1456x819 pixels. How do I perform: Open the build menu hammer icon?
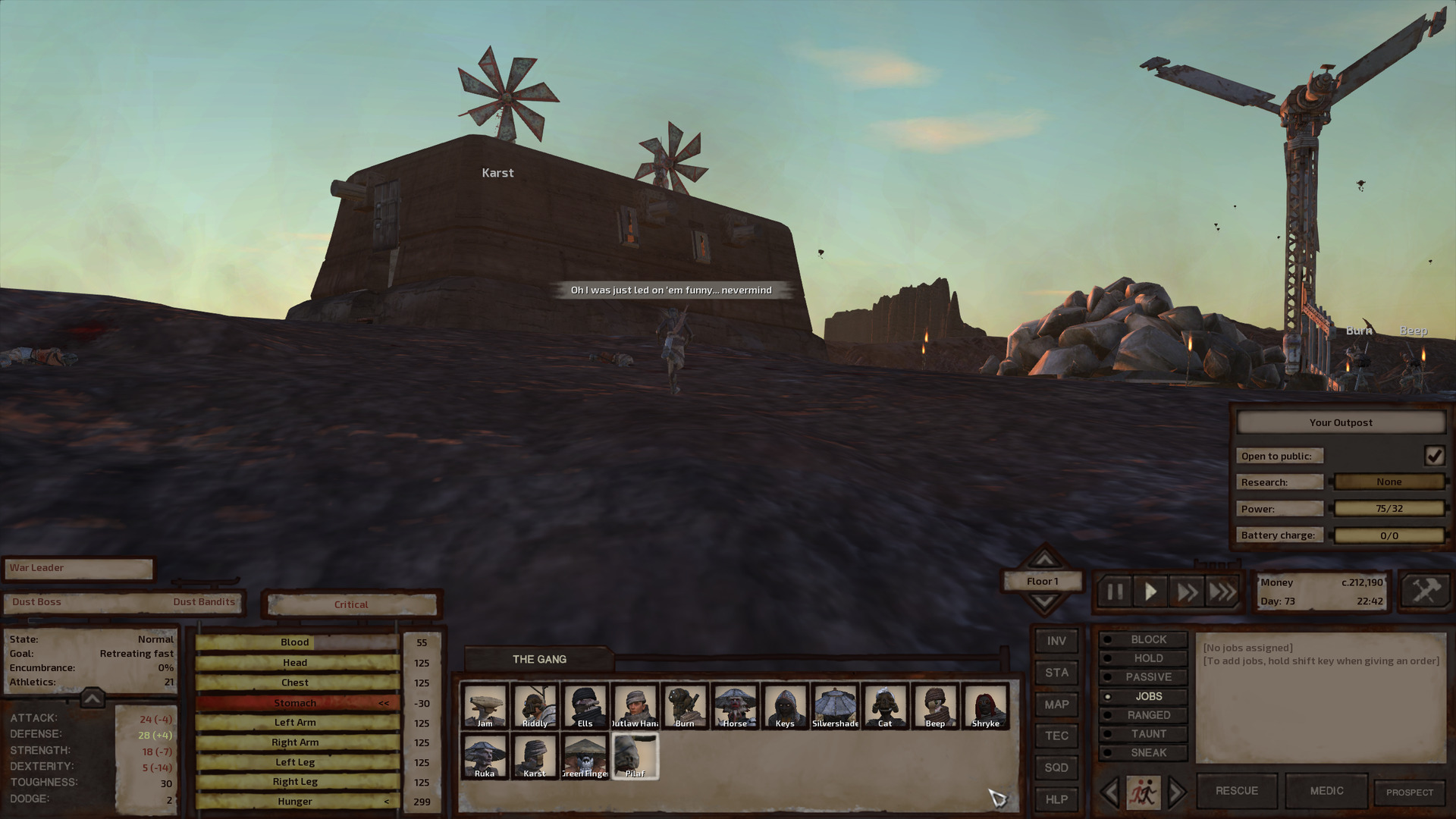tap(1424, 592)
